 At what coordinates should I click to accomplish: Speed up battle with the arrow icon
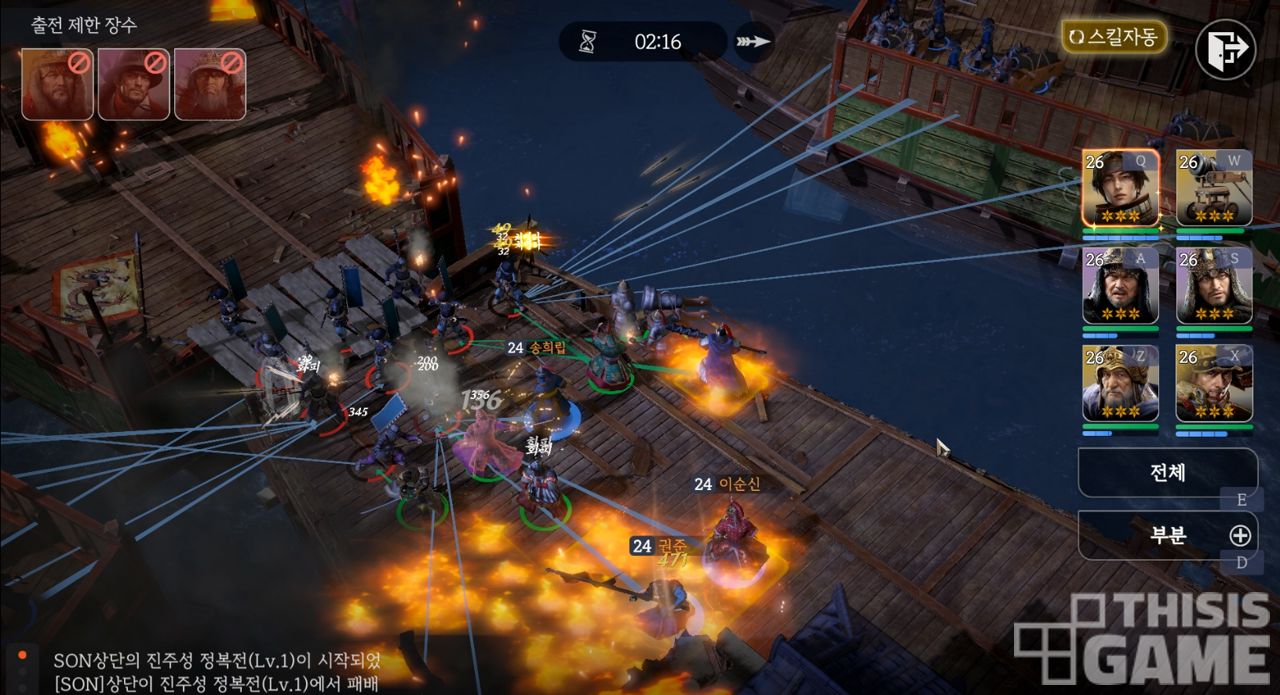753,42
